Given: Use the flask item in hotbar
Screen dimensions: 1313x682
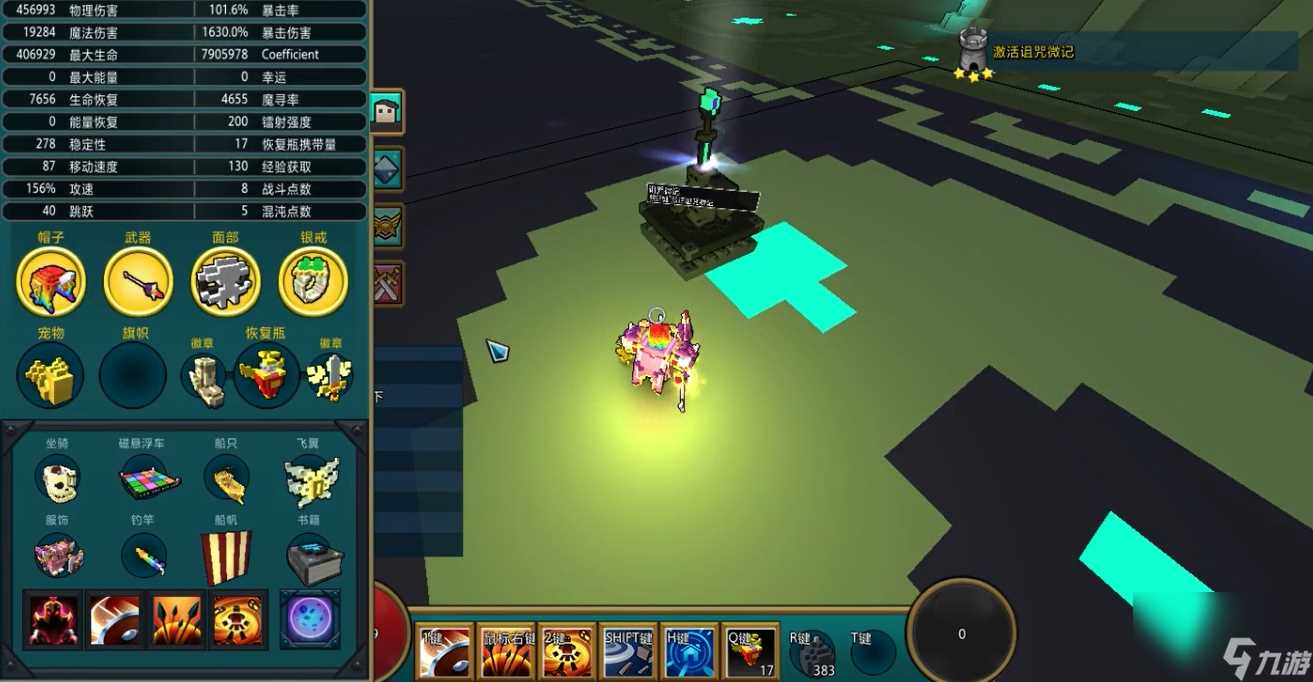Looking at the screenshot, I should coord(750,654).
